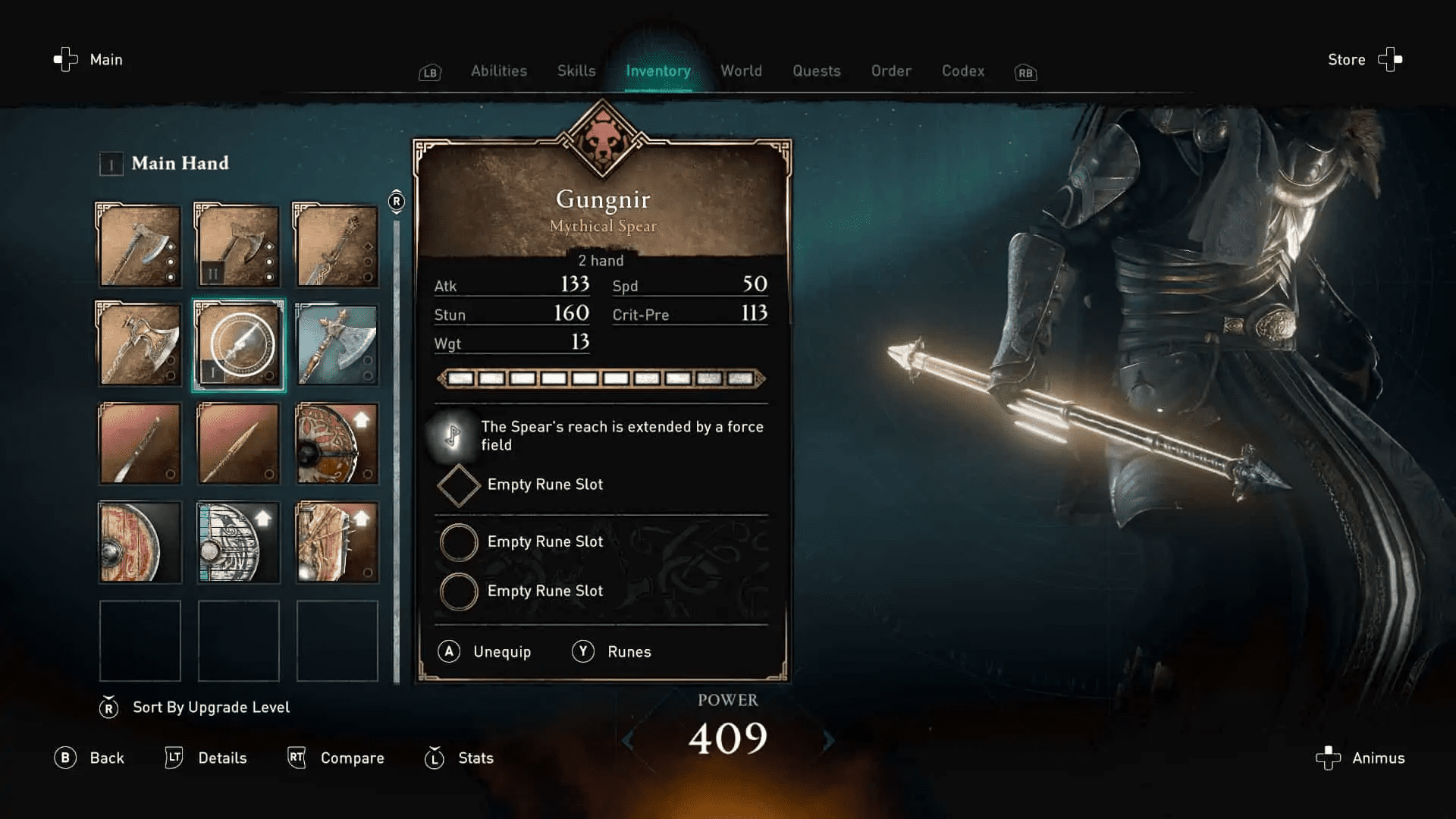This screenshot has width=1456, height=819.
Task: Select the white round shield with upgrade arrow
Action: (x=237, y=542)
